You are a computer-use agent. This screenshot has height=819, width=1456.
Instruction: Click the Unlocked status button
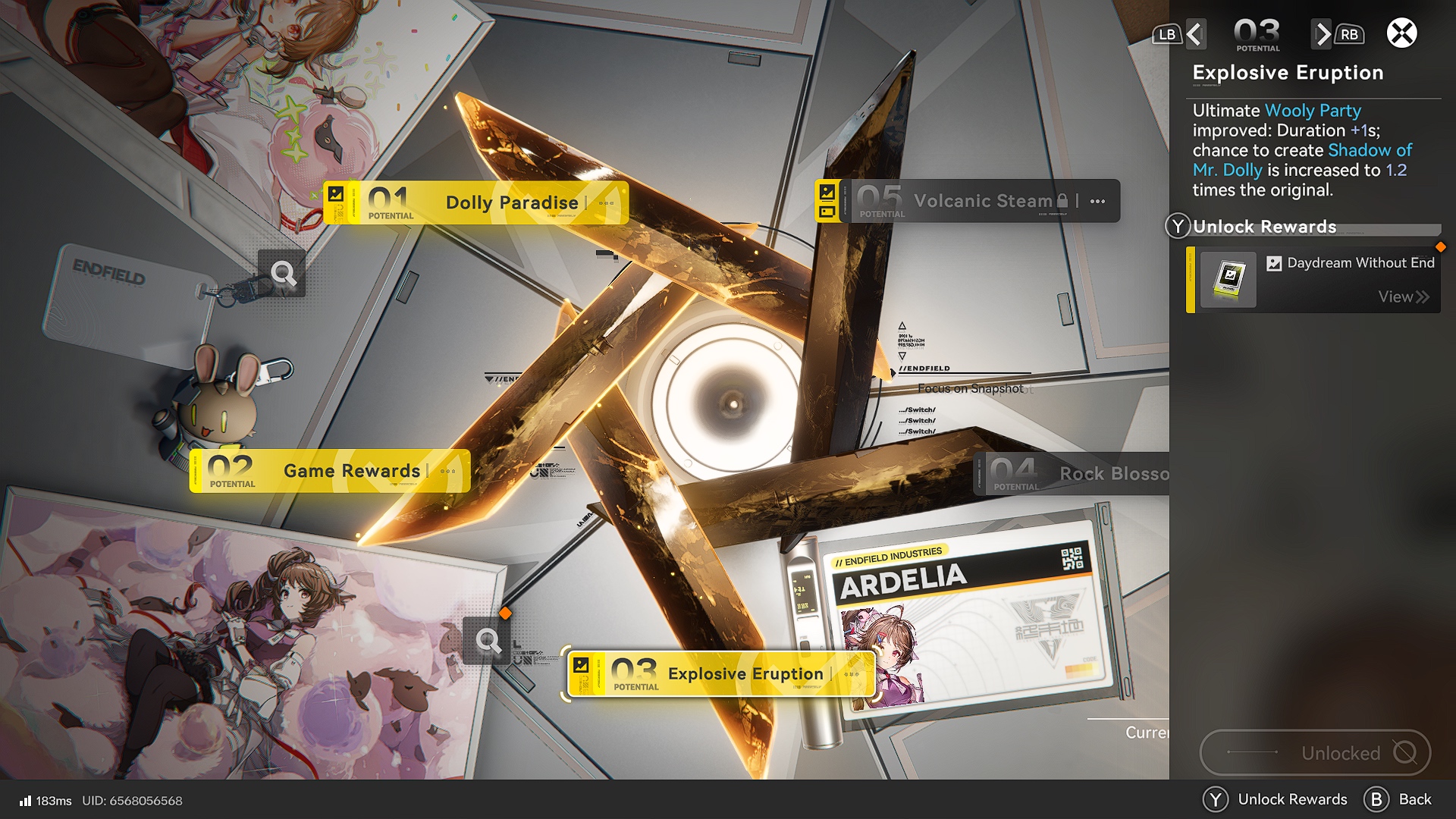point(1315,752)
